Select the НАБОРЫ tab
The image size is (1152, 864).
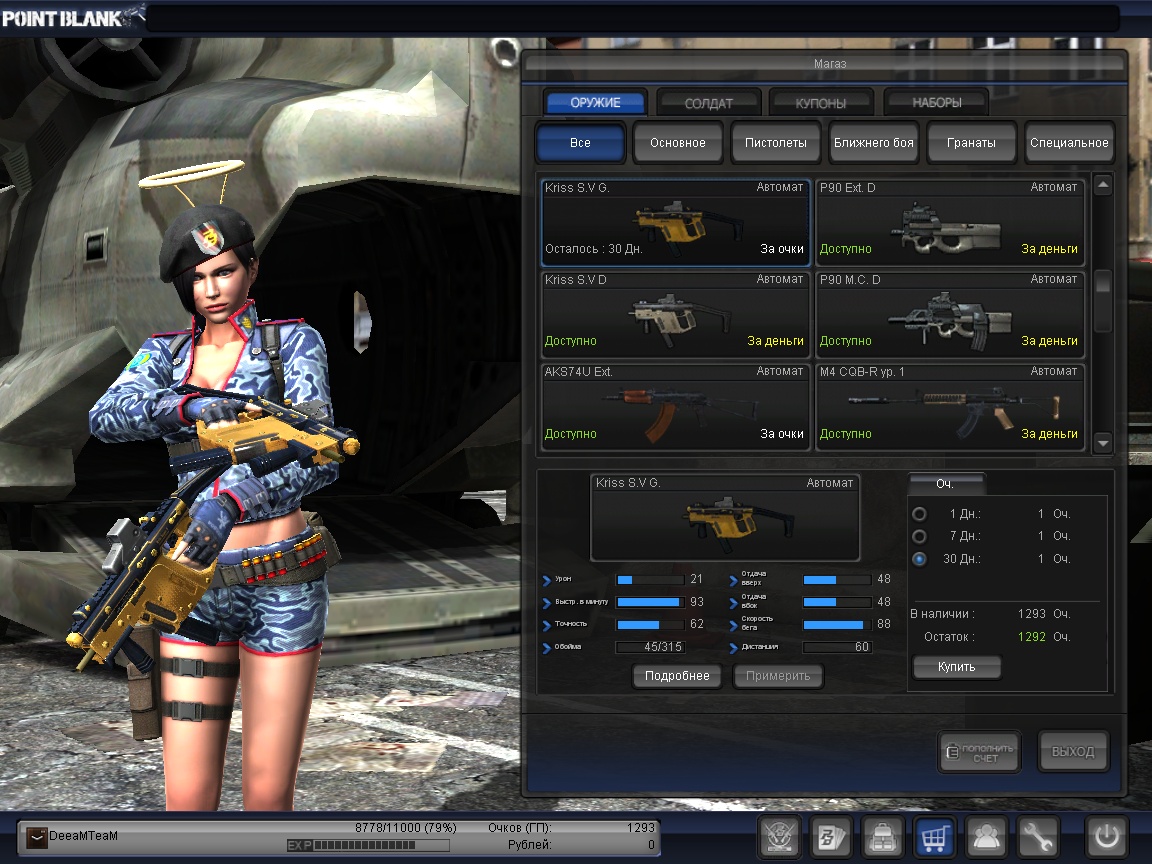[936, 103]
